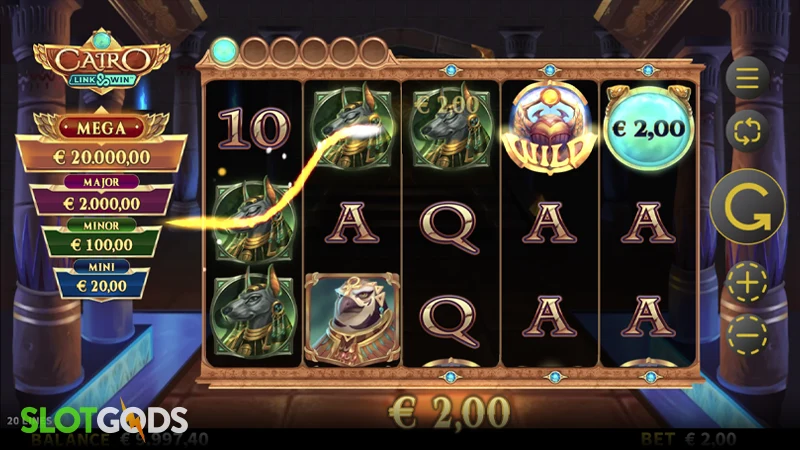Select the Minor jackpot panel
This screenshot has width=800, height=450.
(x=100, y=238)
